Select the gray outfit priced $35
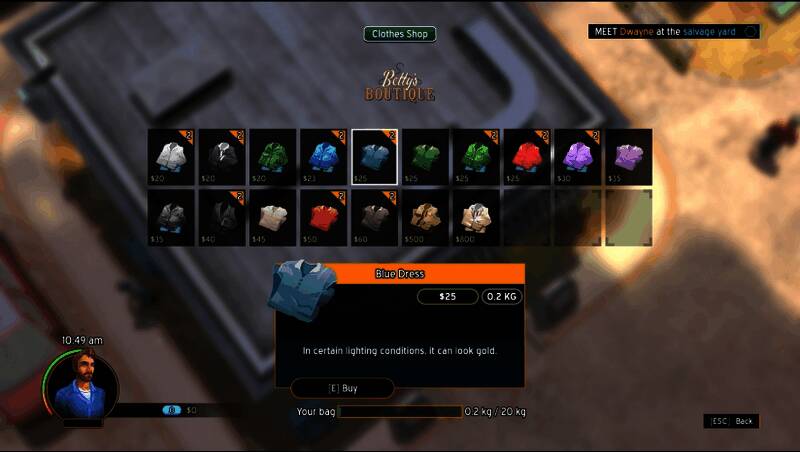 (172, 217)
